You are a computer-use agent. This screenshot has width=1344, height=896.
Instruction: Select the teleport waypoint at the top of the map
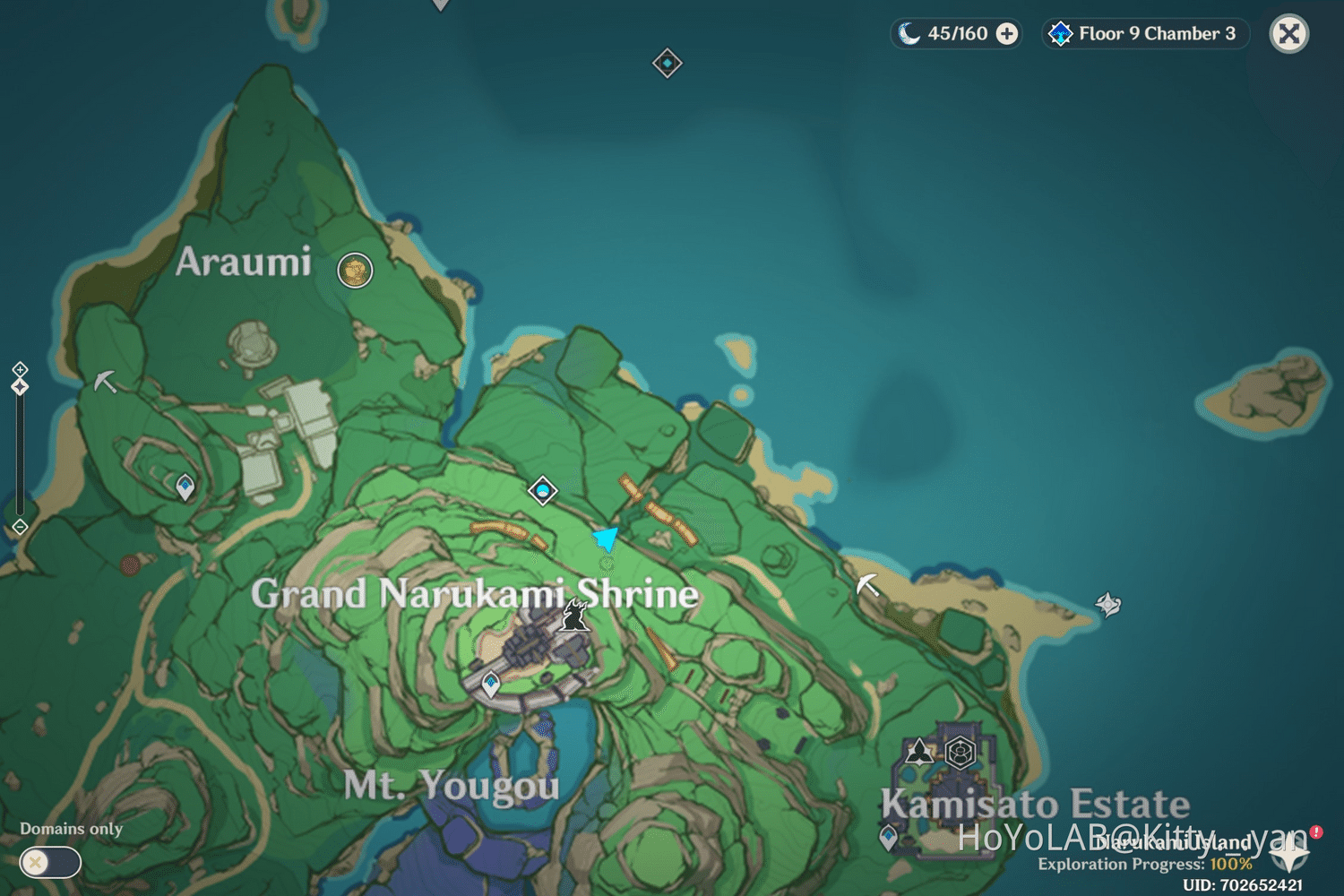point(667,64)
